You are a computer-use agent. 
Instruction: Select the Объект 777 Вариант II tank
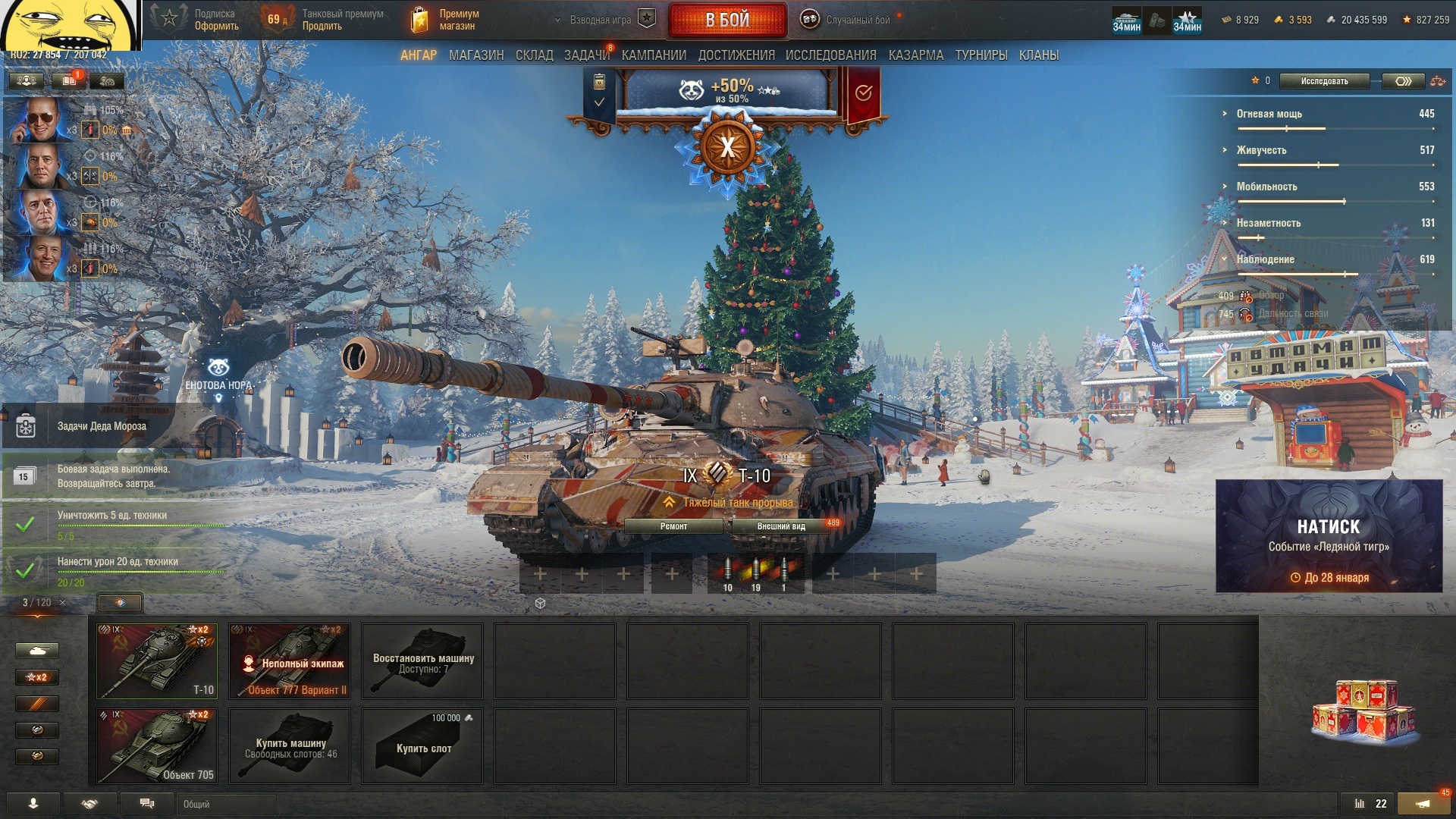pos(290,661)
